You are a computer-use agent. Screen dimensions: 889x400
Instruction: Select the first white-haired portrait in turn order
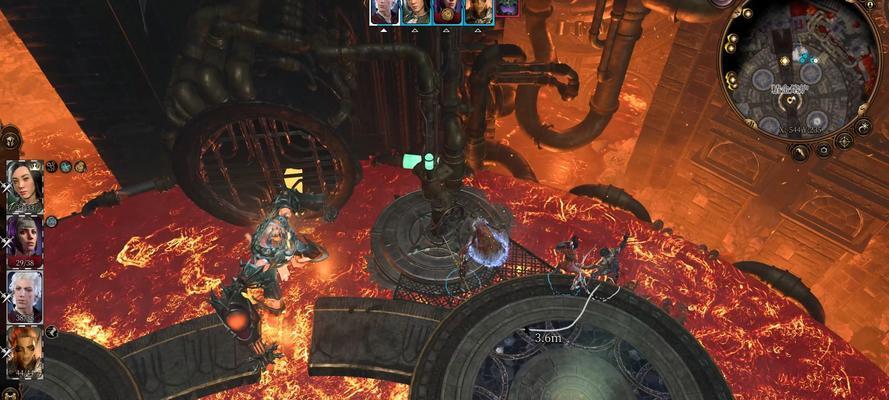[x=384, y=10]
